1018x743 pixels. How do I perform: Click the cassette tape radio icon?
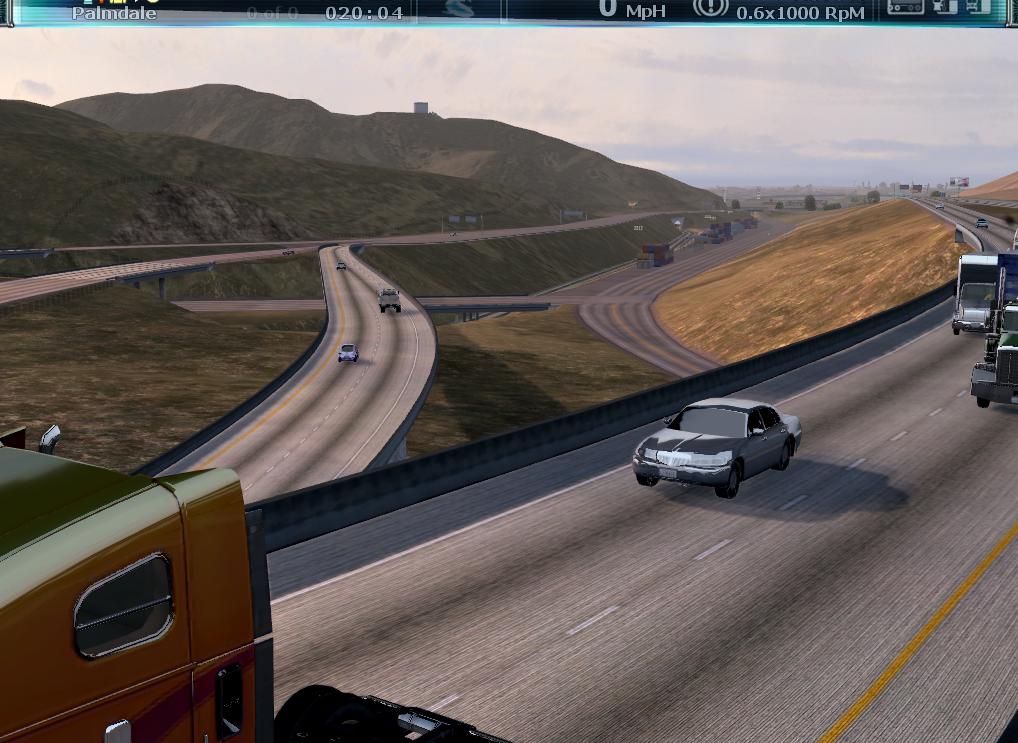tap(905, 7)
